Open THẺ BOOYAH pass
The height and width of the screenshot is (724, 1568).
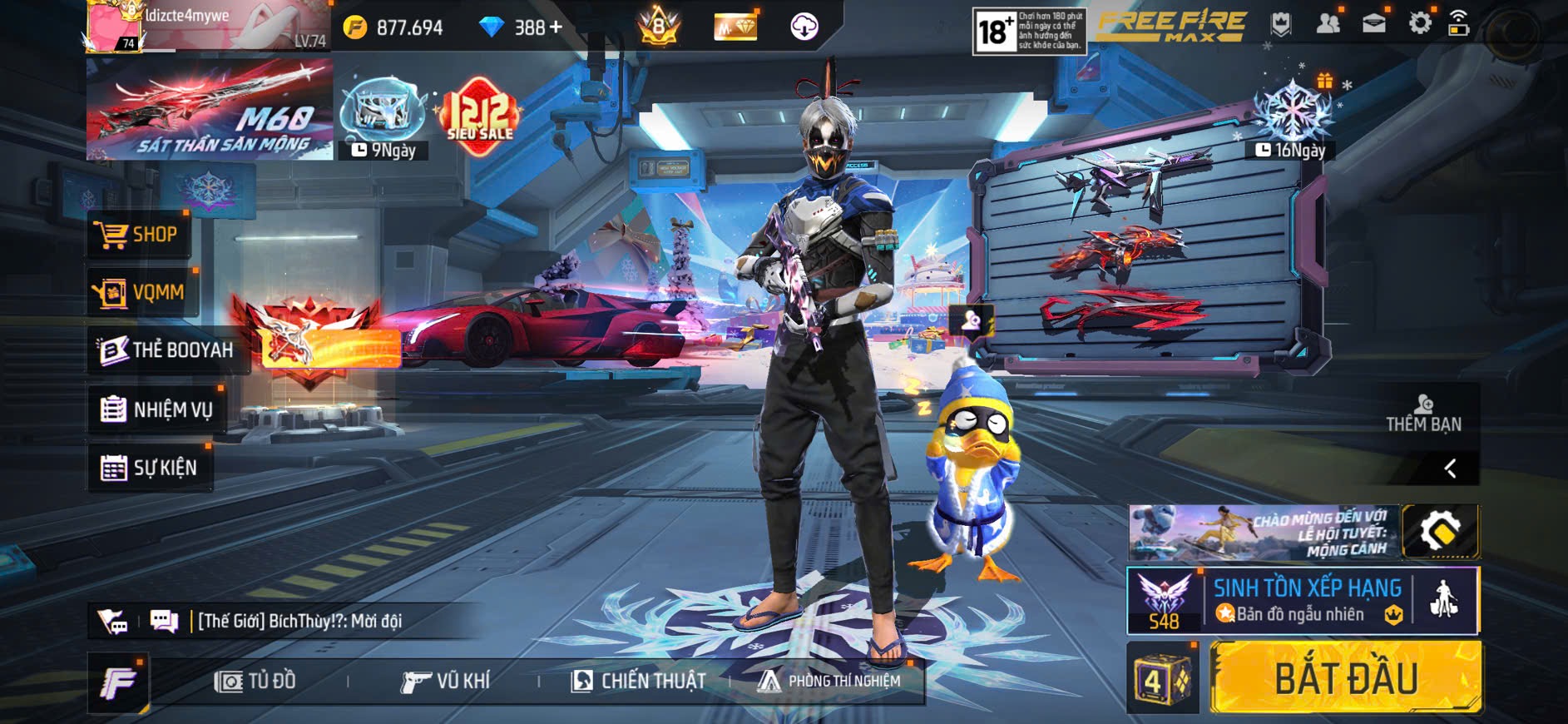pos(166,350)
